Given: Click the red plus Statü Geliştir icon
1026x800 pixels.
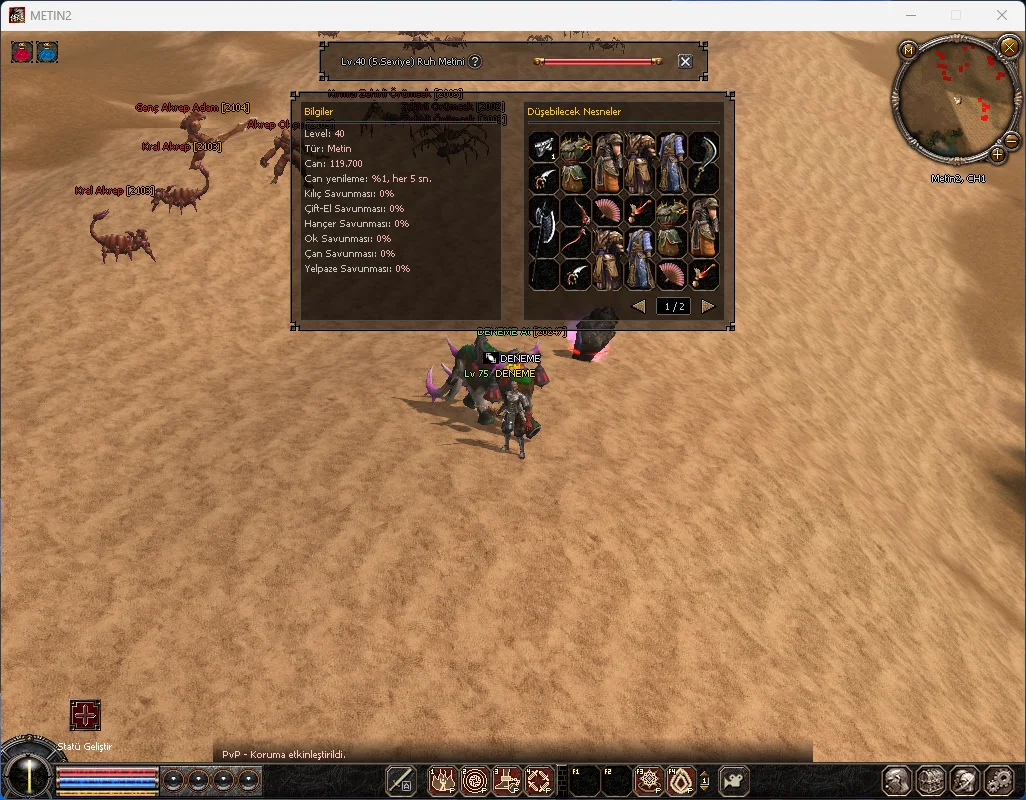Looking at the screenshot, I should [x=85, y=715].
